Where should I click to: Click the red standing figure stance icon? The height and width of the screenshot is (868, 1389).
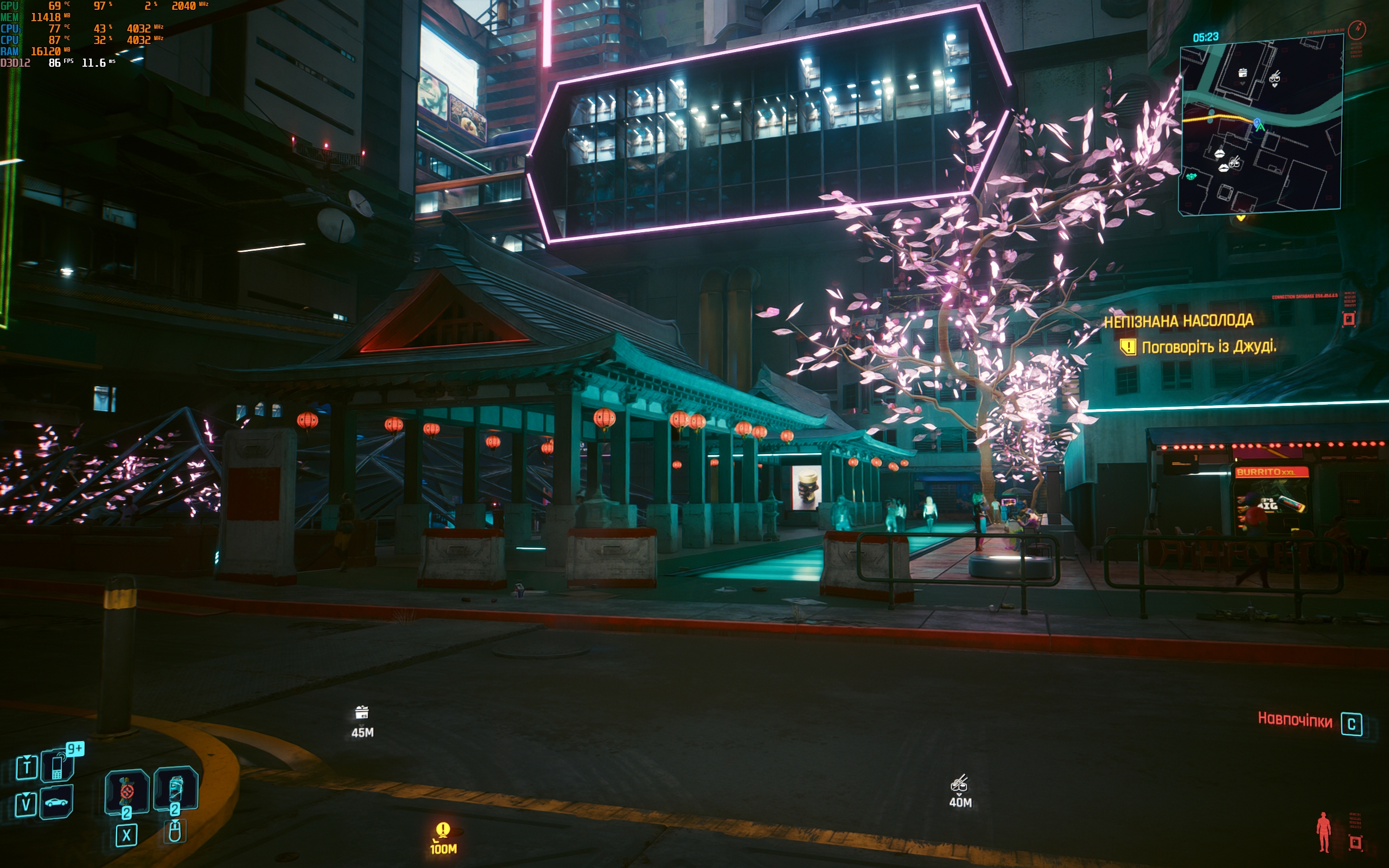pos(1323,831)
